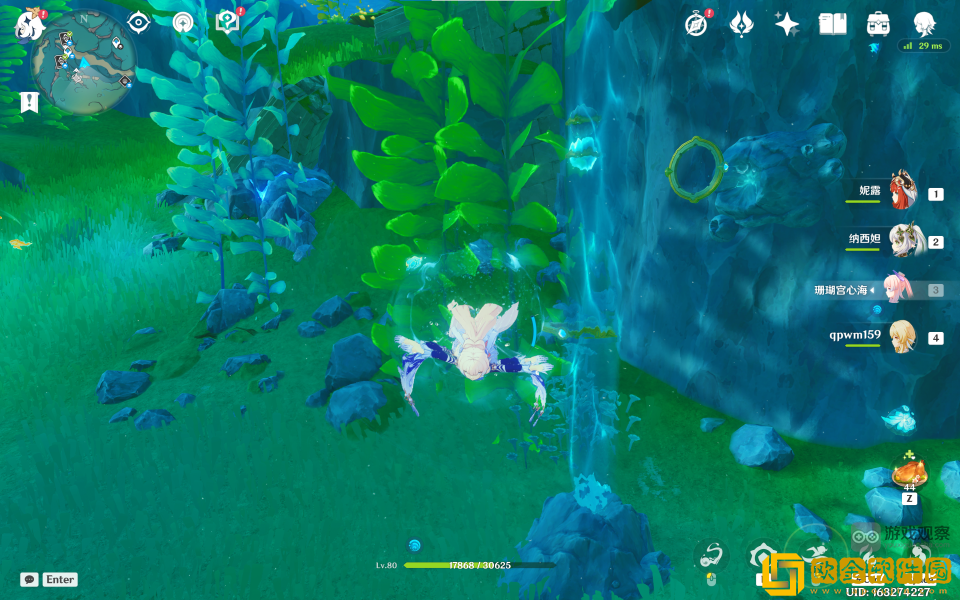Viewport: 960px width, 600px height.
Task: Open the compass events icon
Action: tap(696, 25)
